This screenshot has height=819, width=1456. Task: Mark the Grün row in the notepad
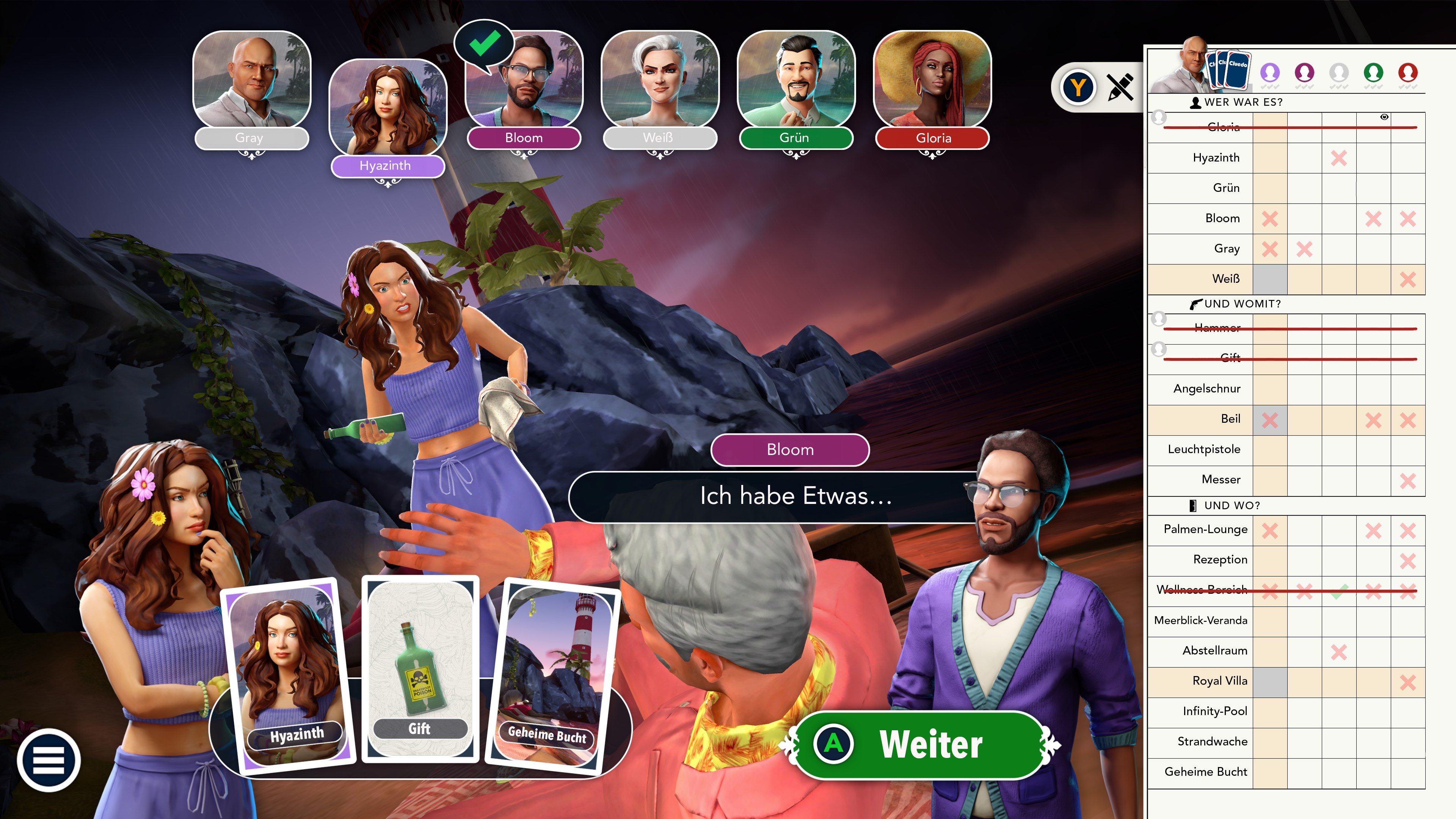pyautogui.click(x=1225, y=188)
